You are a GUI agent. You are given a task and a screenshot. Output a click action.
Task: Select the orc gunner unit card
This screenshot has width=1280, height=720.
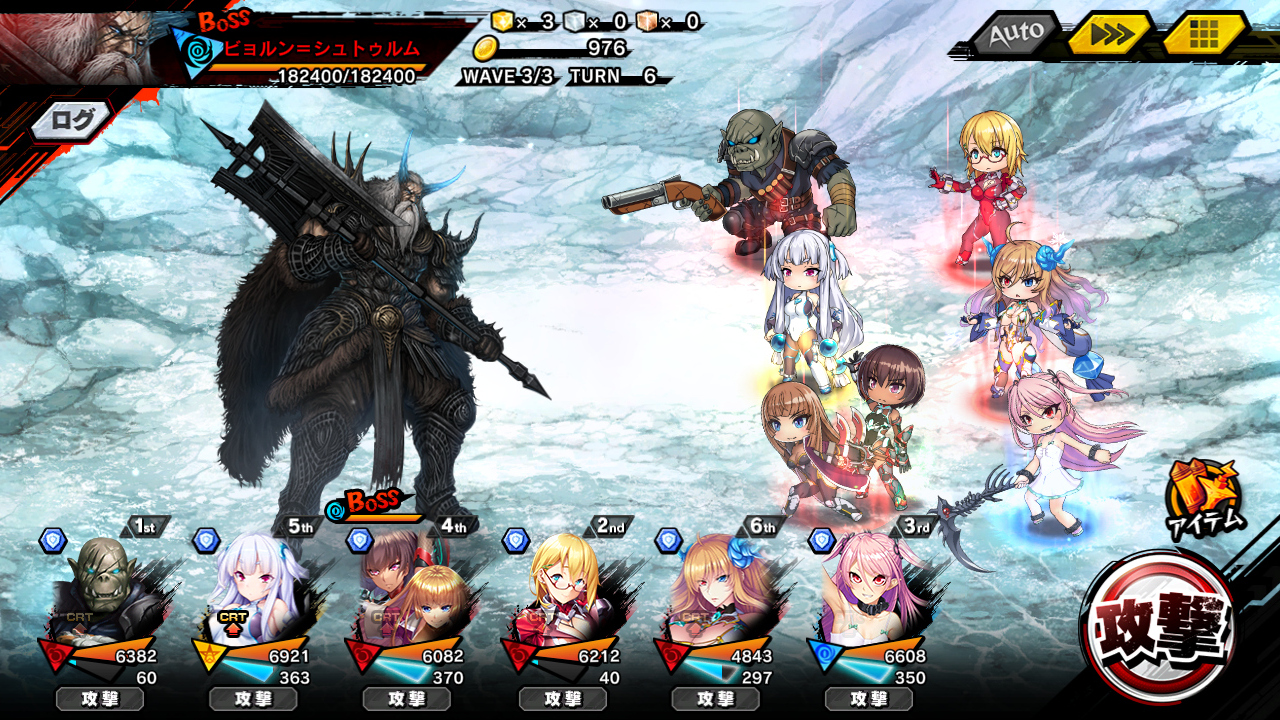coord(100,590)
